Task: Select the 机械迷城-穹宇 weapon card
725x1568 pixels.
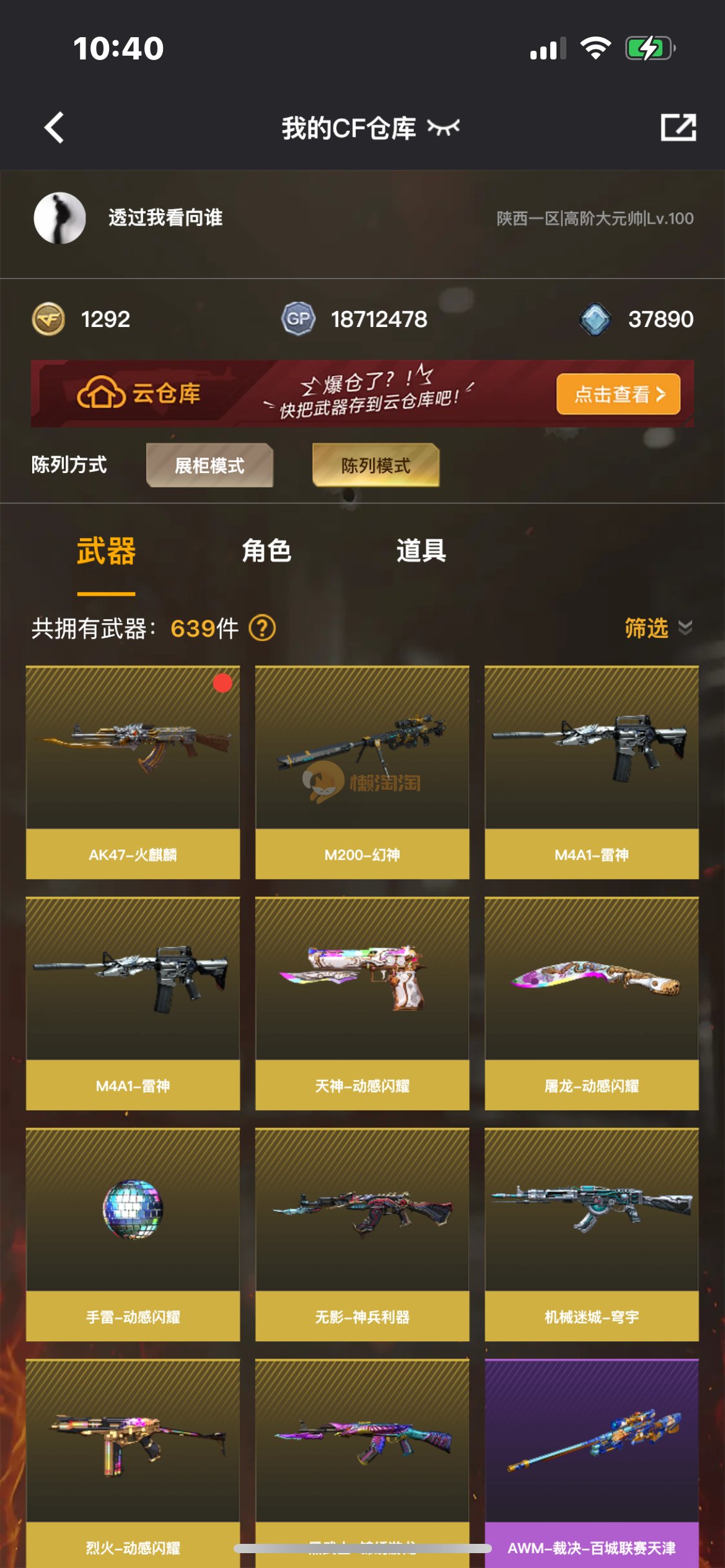Action: (x=591, y=1234)
